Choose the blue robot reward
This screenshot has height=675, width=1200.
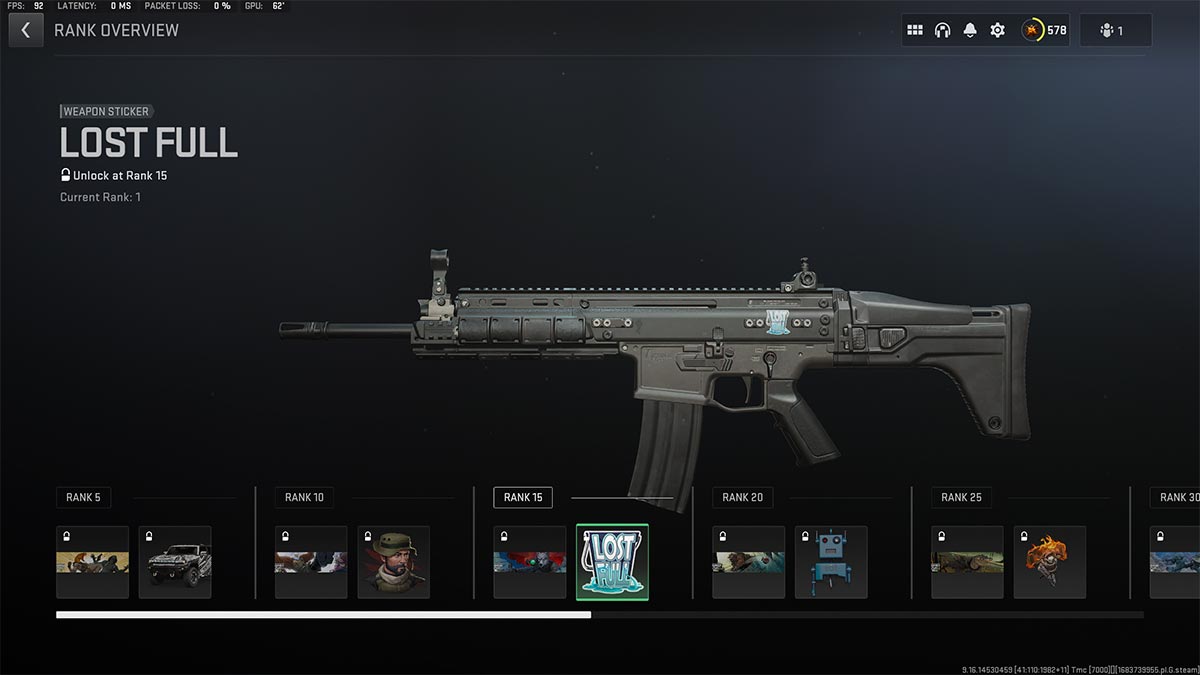point(831,562)
